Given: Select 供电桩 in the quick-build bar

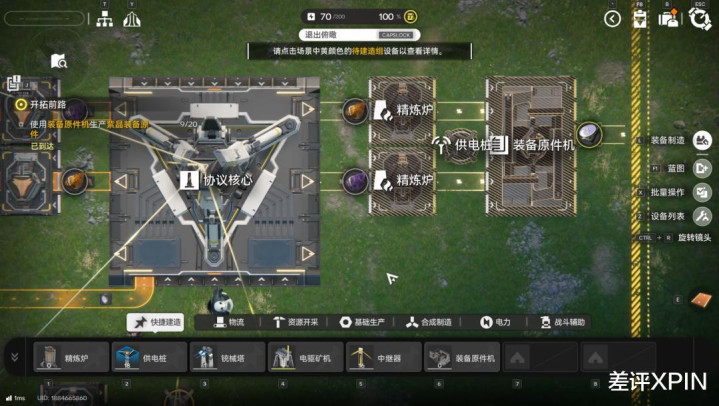Looking at the screenshot, I should point(149,357).
